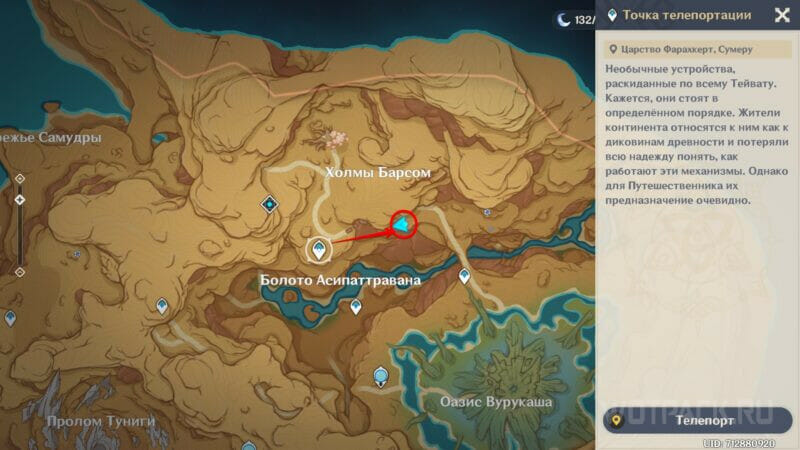Click the map zoom-out button
800x450 pixels.
(19, 271)
